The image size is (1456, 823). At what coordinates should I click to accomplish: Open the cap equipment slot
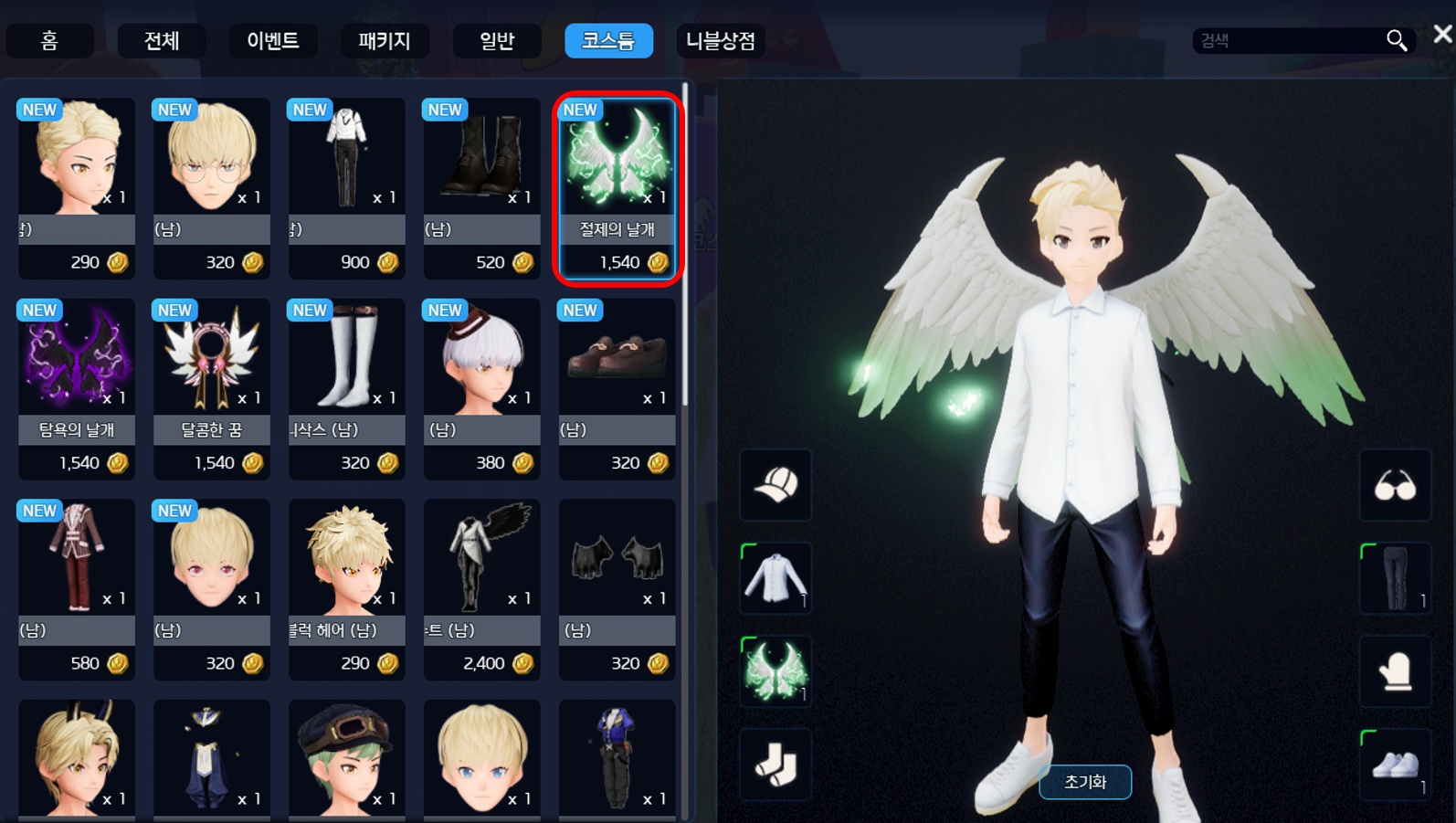tap(775, 485)
